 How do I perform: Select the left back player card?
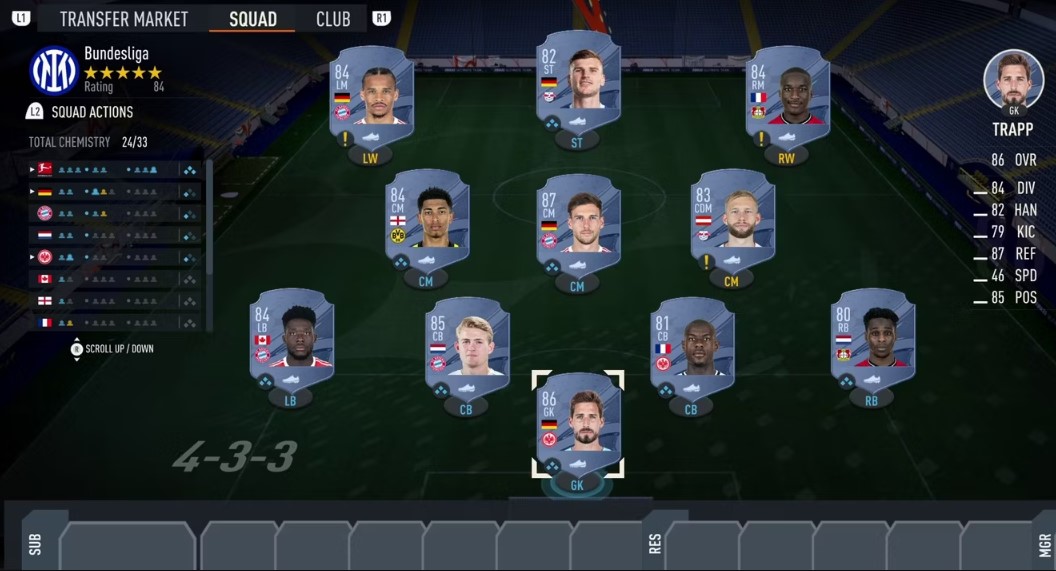[x=291, y=340]
